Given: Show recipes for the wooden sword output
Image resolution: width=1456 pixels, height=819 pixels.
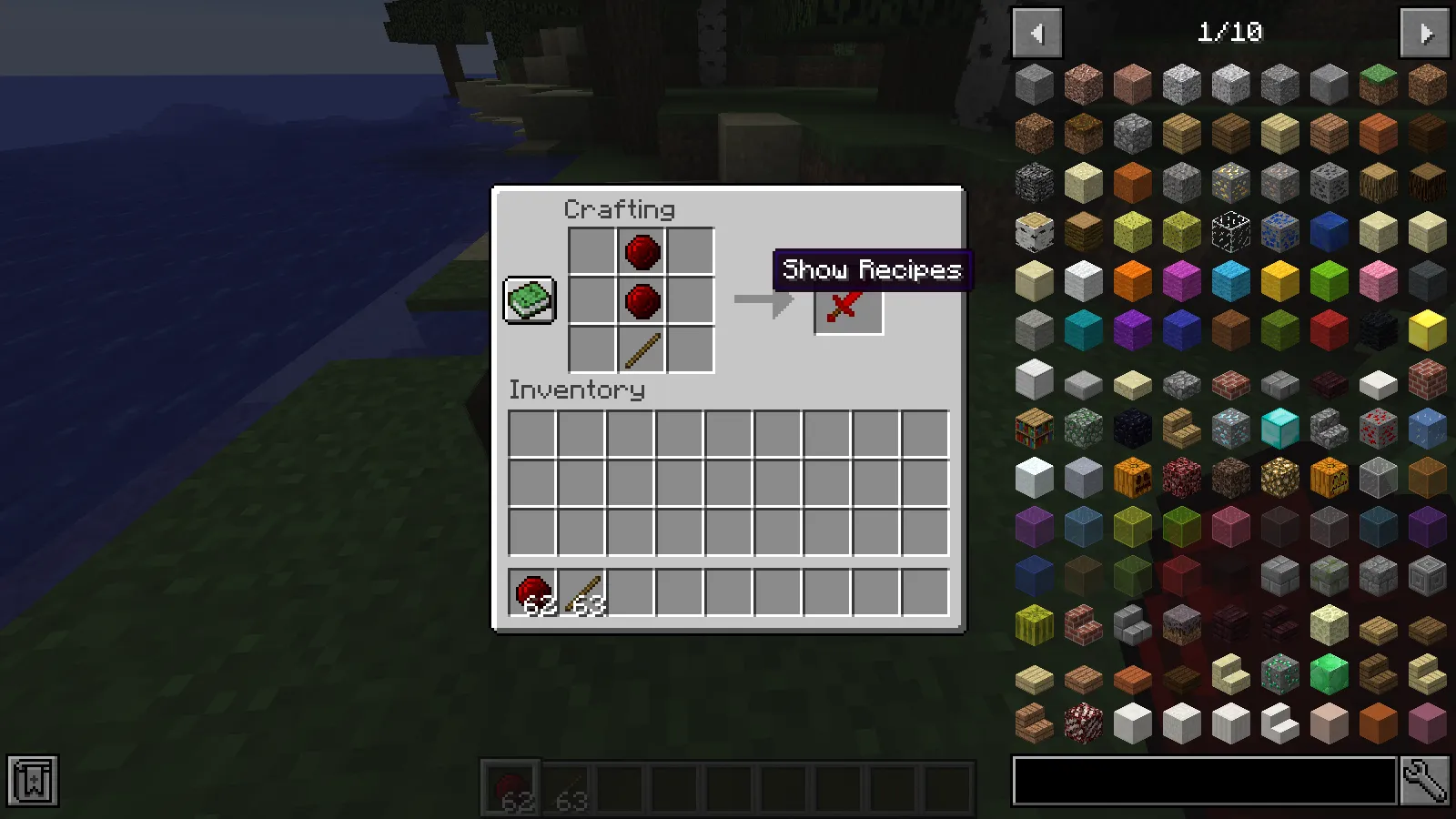Looking at the screenshot, I should point(847,304).
